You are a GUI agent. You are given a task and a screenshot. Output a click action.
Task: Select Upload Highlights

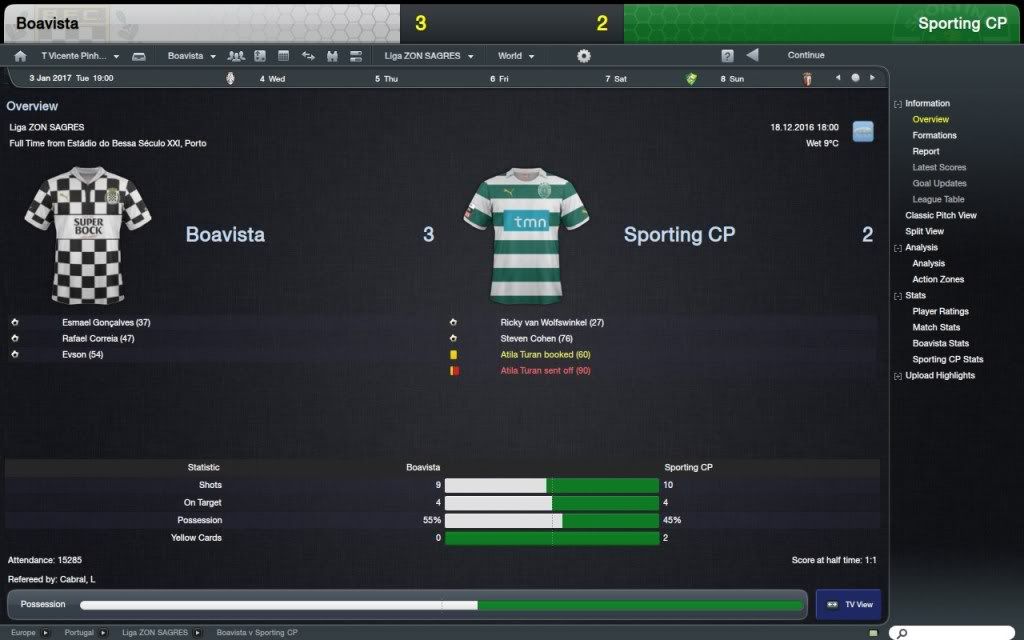pos(939,375)
